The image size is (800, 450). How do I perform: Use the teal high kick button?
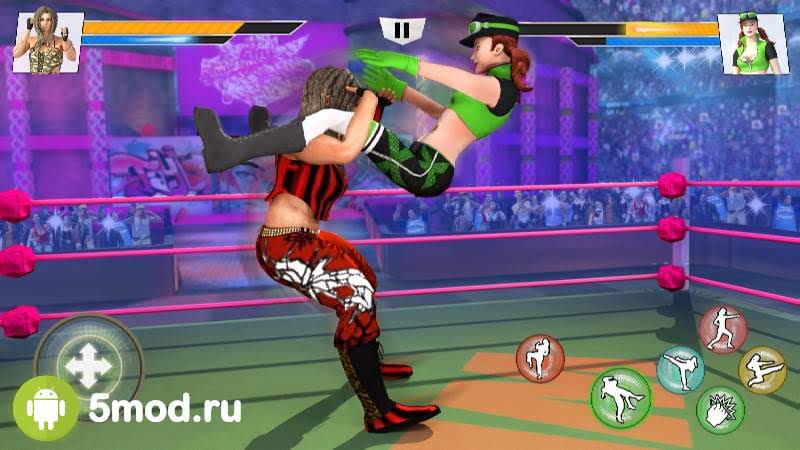[680, 370]
